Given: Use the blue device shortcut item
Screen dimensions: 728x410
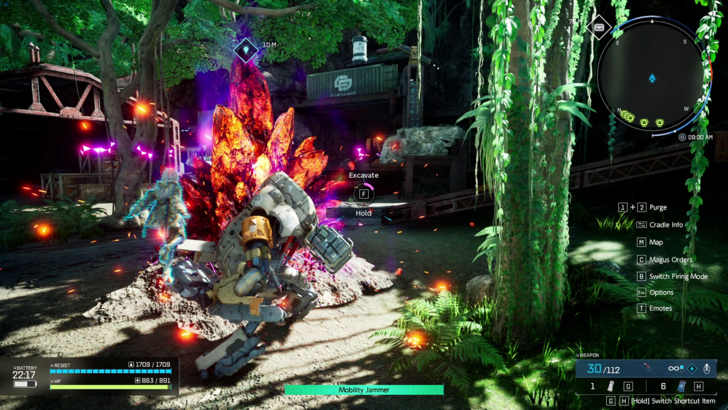Looking at the screenshot, I should pos(682,386).
